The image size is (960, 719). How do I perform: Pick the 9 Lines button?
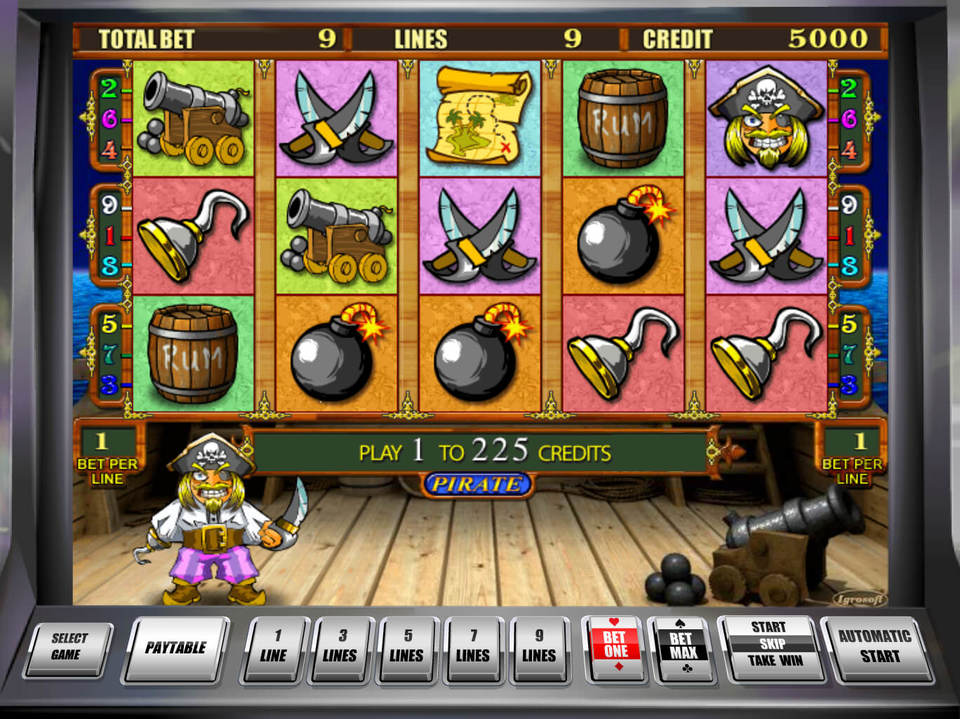click(539, 648)
